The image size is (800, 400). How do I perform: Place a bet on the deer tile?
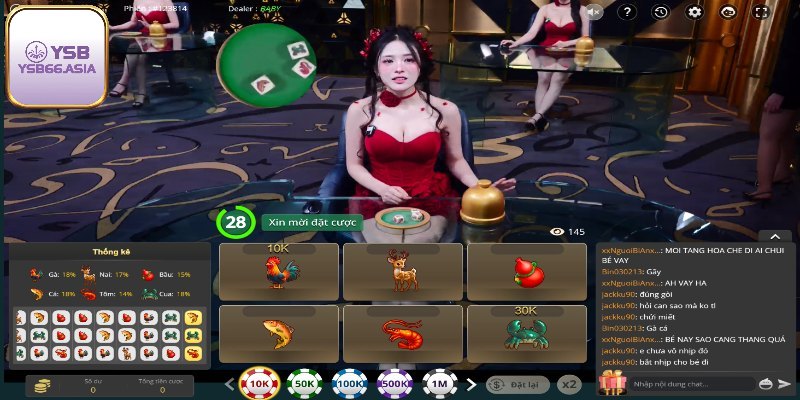pos(402,271)
